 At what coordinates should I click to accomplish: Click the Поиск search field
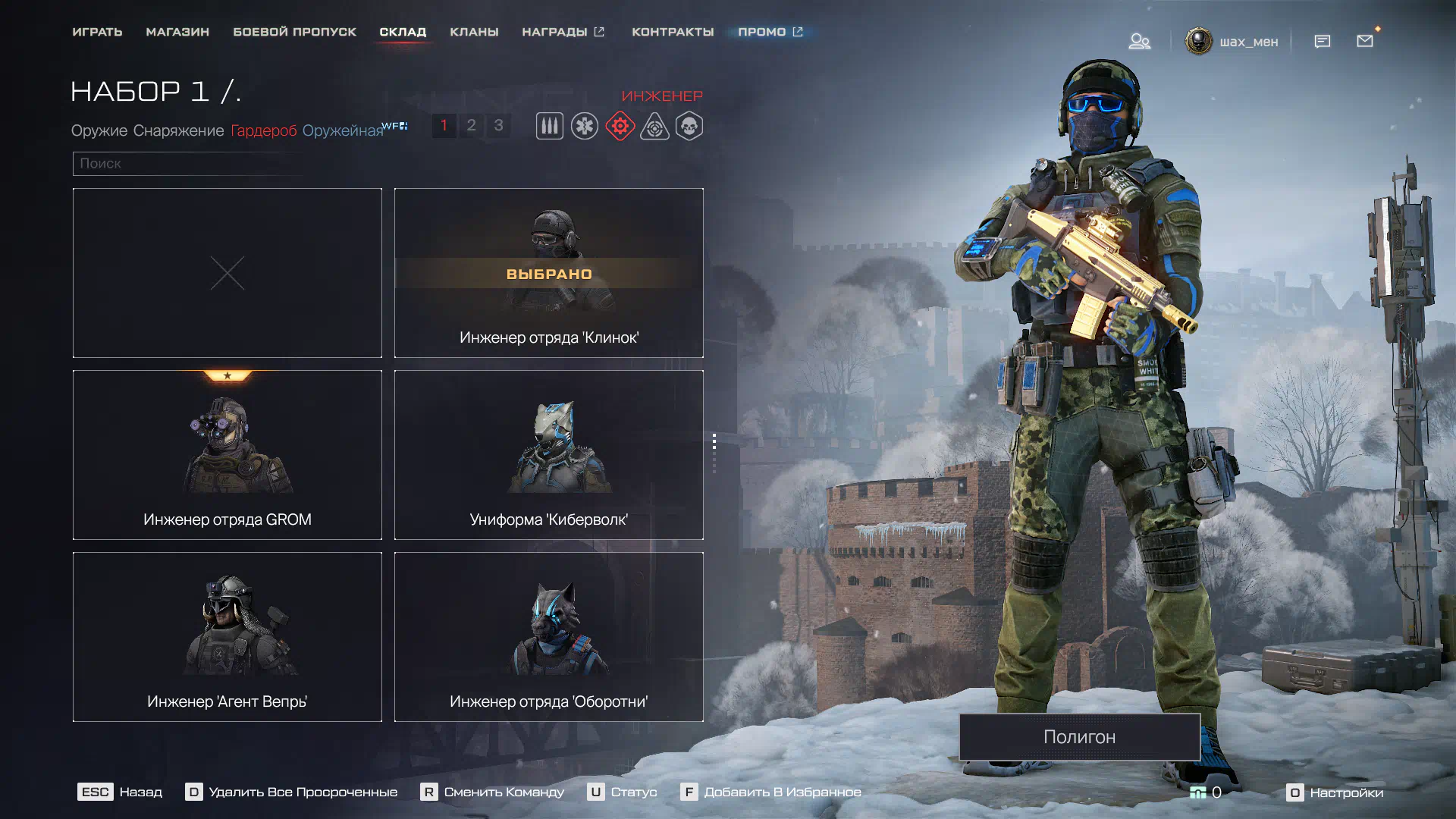coord(190,164)
